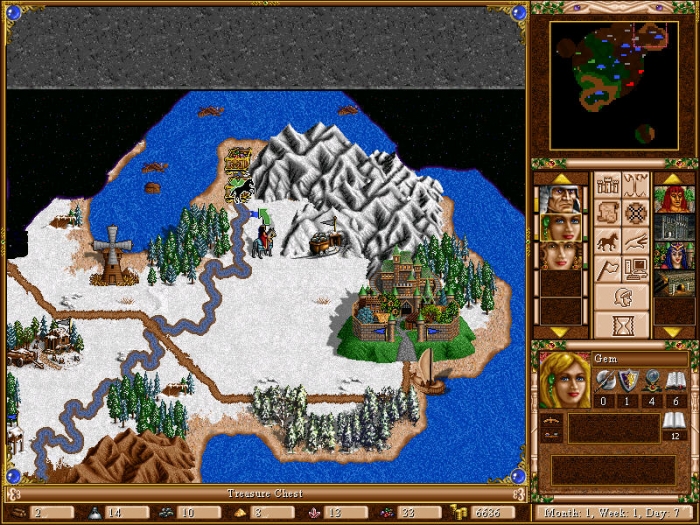Click the hero list's down arrow
700x525 pixels.
click(x=560, y=331)
